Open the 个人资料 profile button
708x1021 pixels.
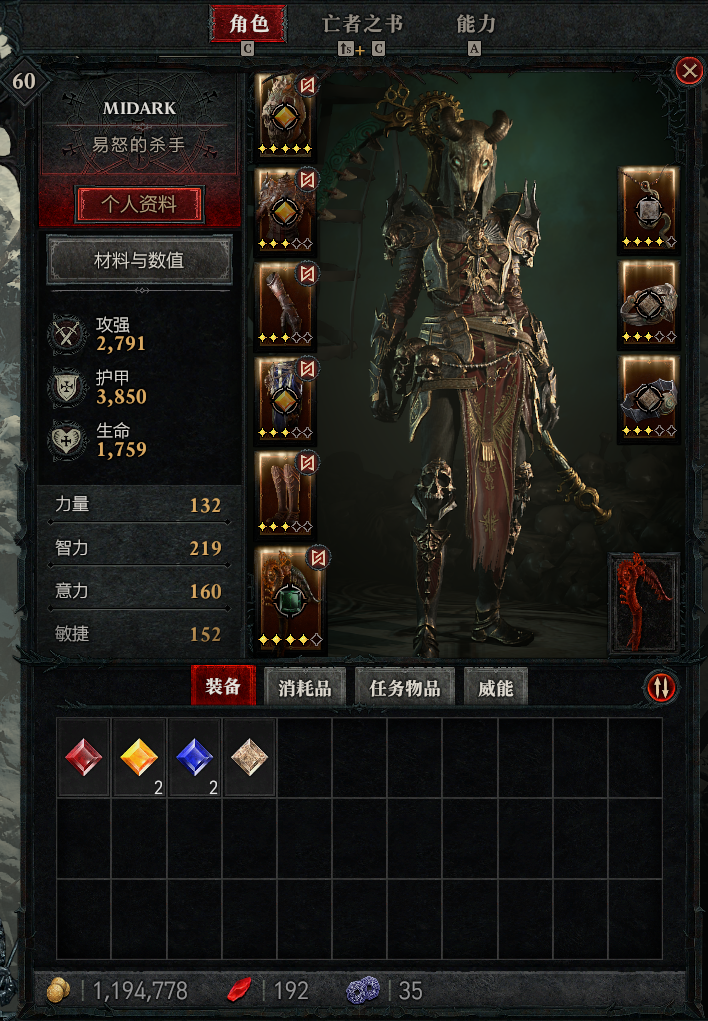click(140, 204)
